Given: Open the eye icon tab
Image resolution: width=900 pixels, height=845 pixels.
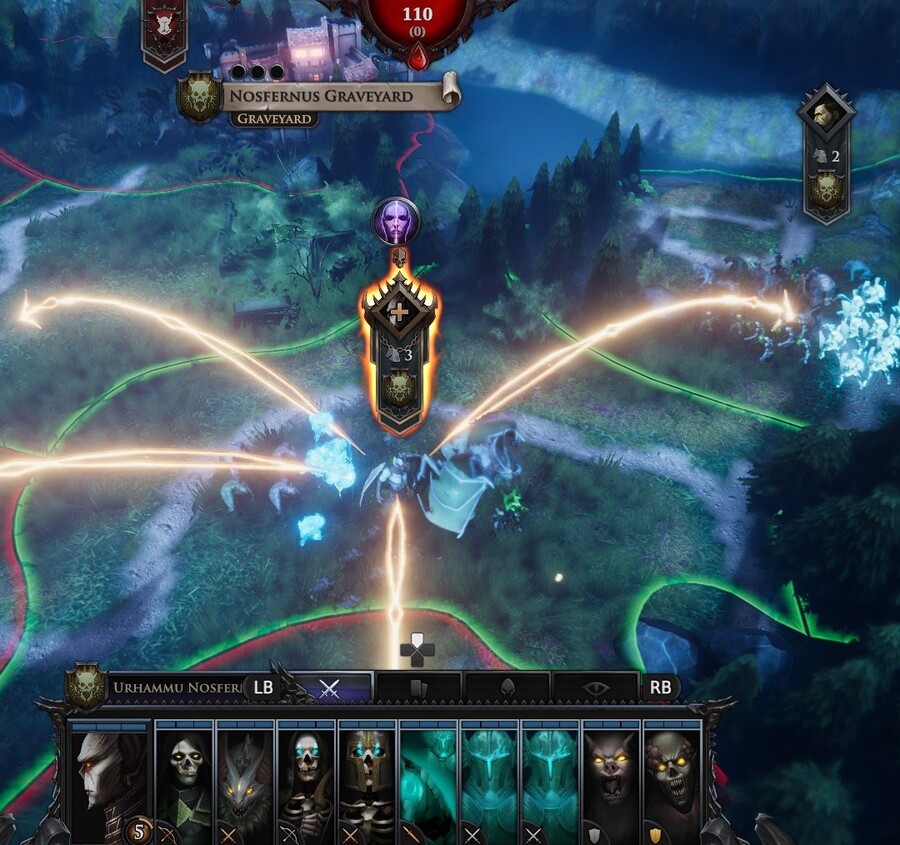Looking at the screenshot, I should pos(594,687).
